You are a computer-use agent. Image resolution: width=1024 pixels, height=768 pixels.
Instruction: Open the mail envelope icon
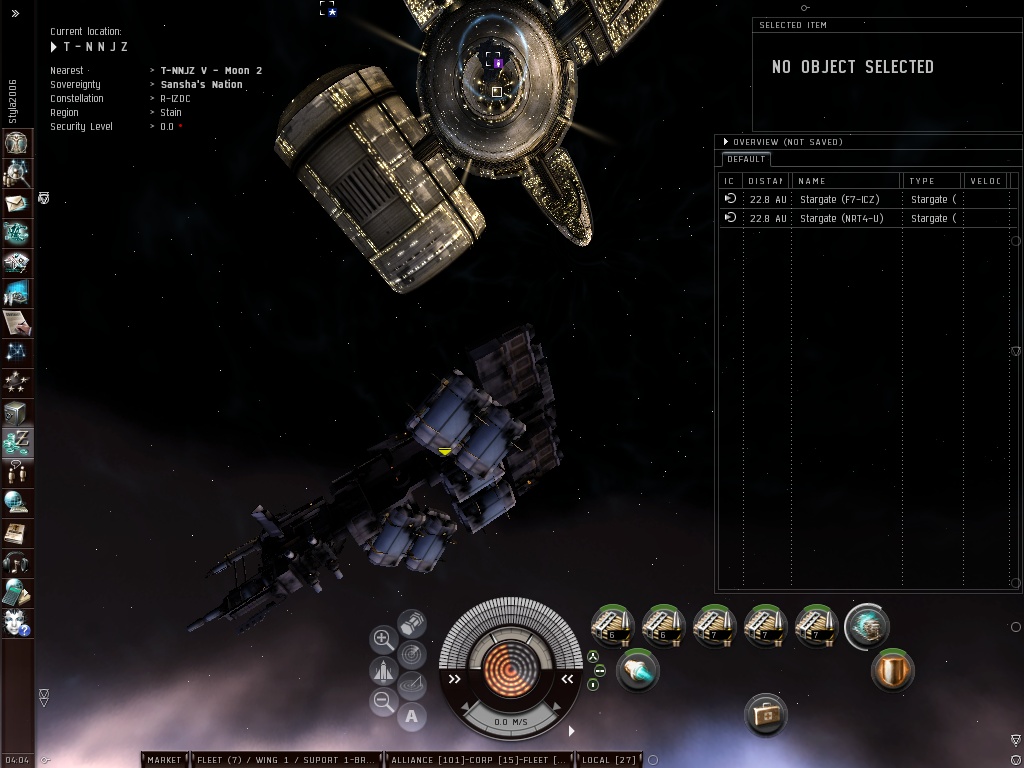(x=17, y=203)
